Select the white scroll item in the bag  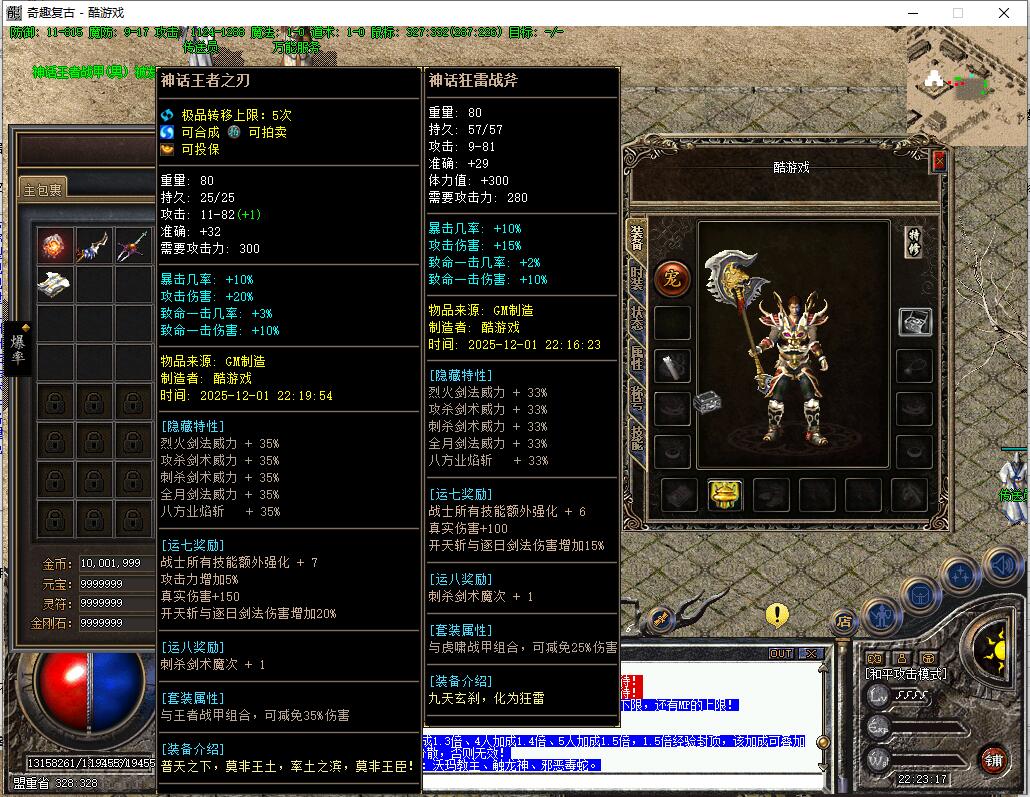54,285
